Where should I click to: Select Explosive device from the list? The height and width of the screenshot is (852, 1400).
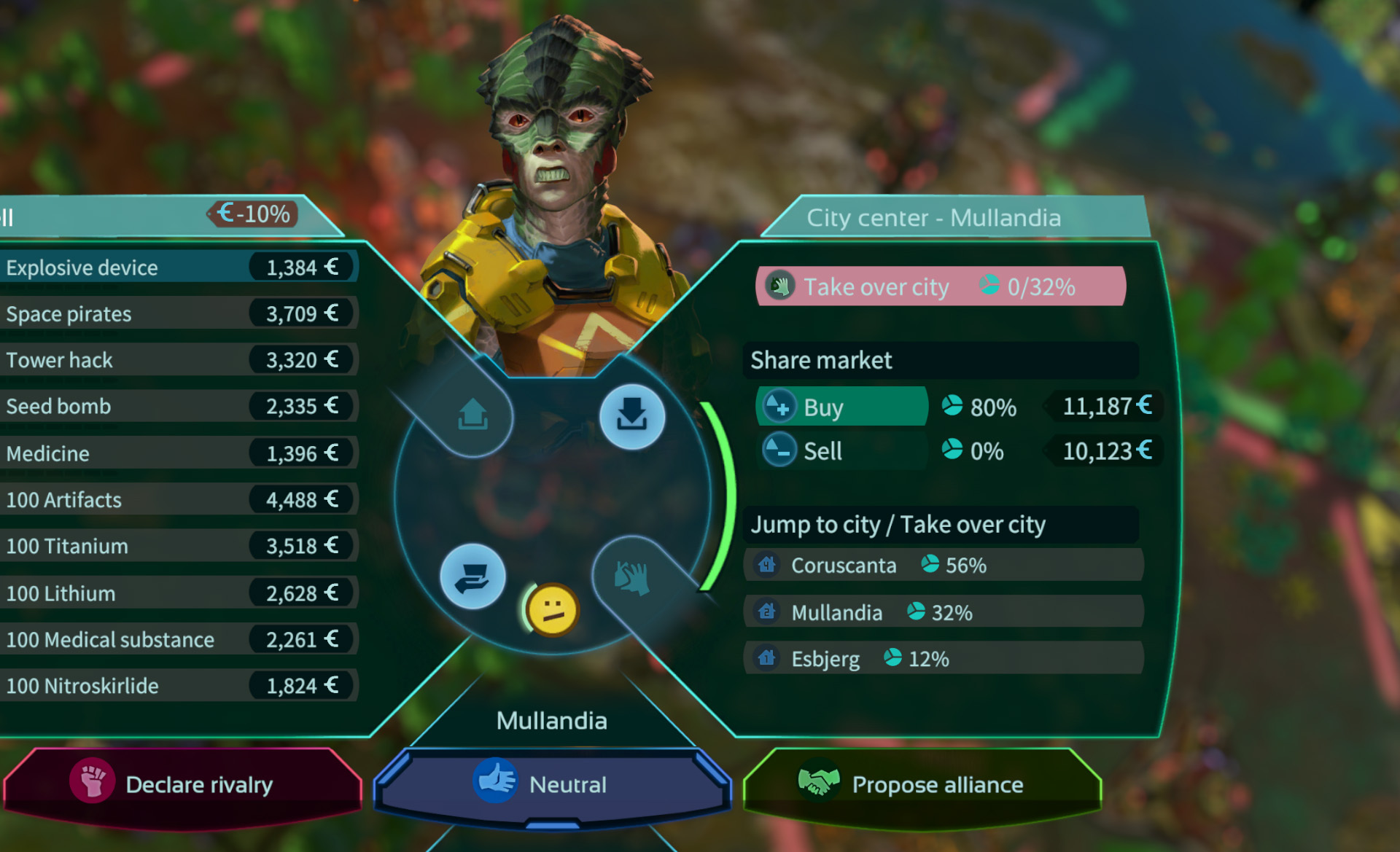(175, 267)
